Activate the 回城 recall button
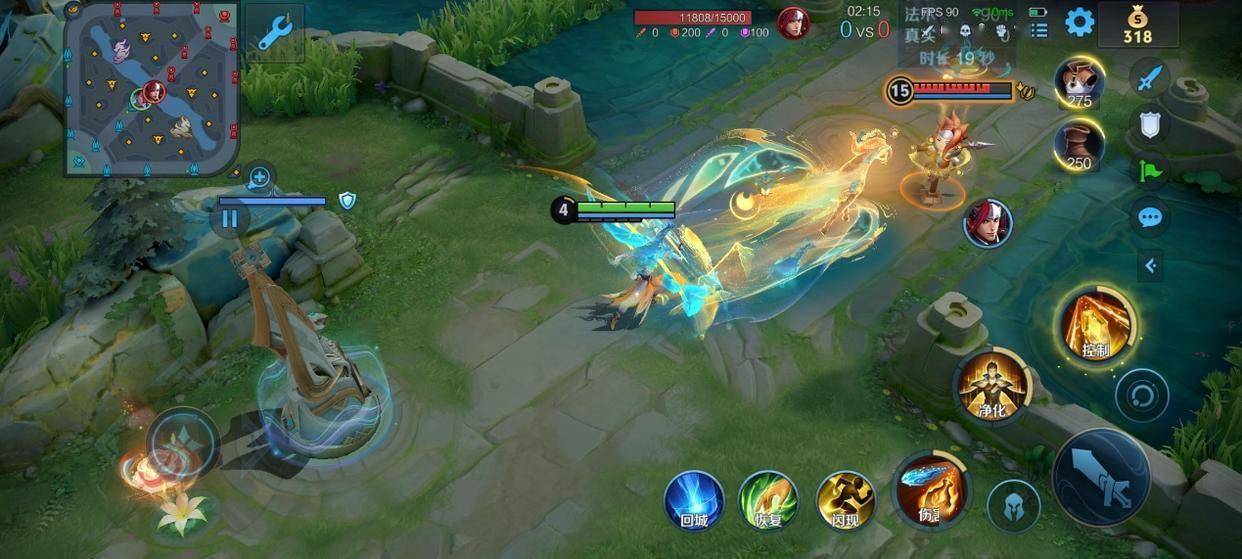Screen dimensions: 1242x559 694,499
